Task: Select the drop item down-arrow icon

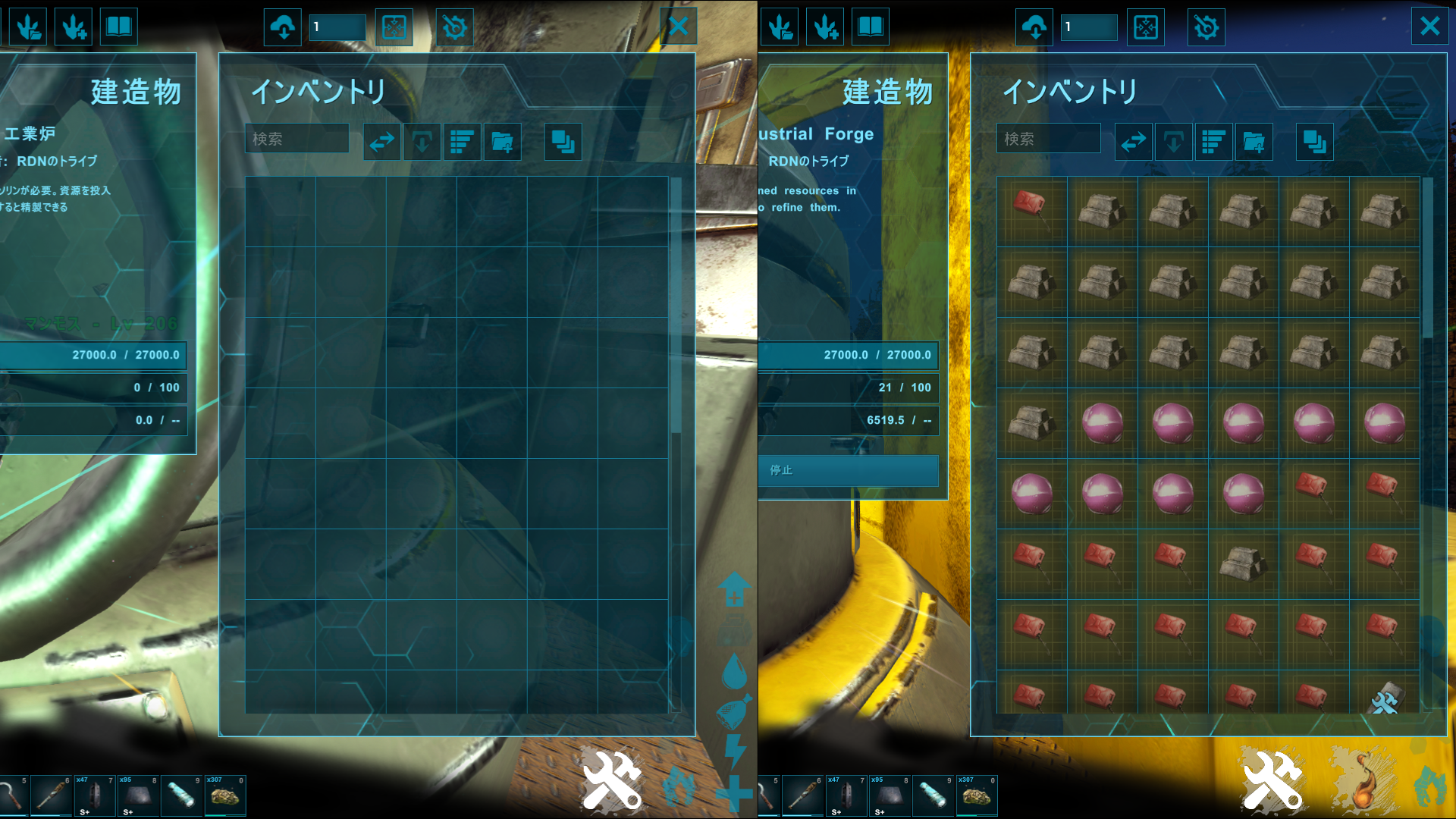Action: (422, 142)
